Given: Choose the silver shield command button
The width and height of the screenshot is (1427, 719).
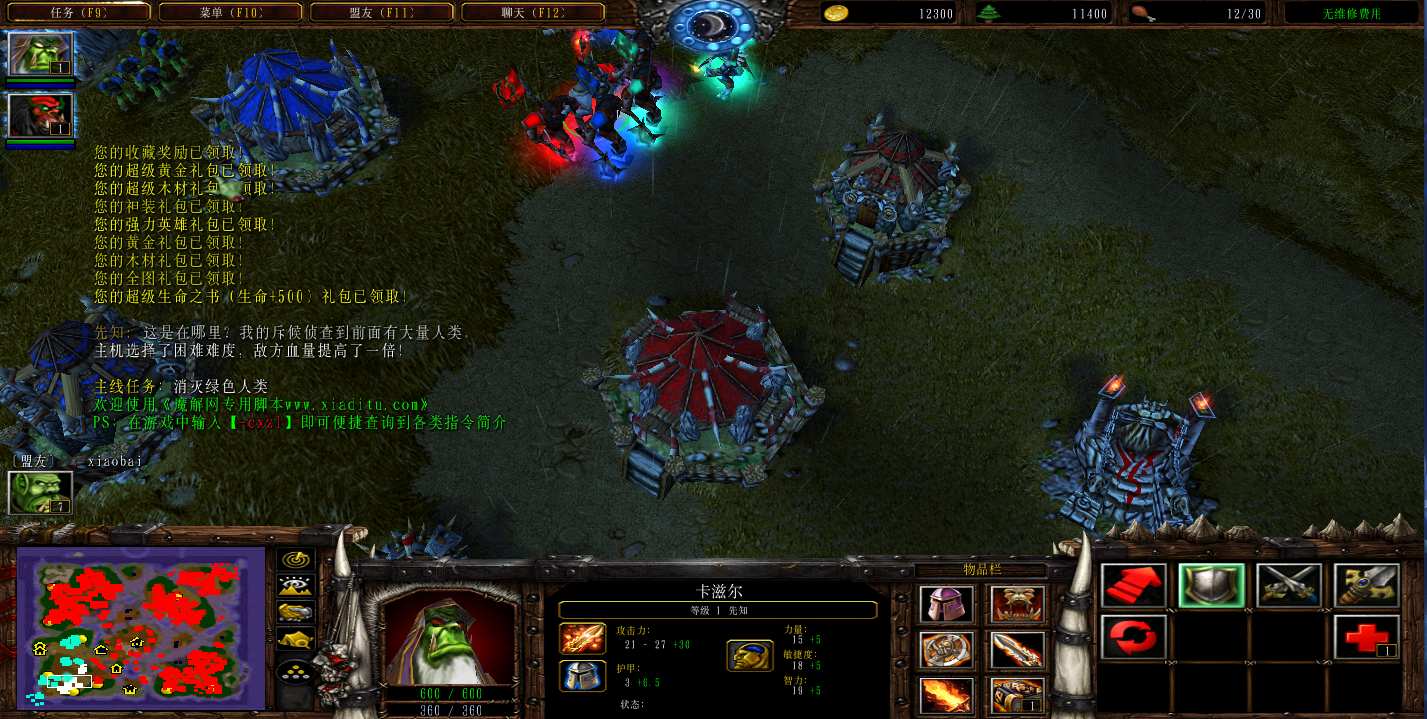Looking at the screenshot, I should (1211, 586).
